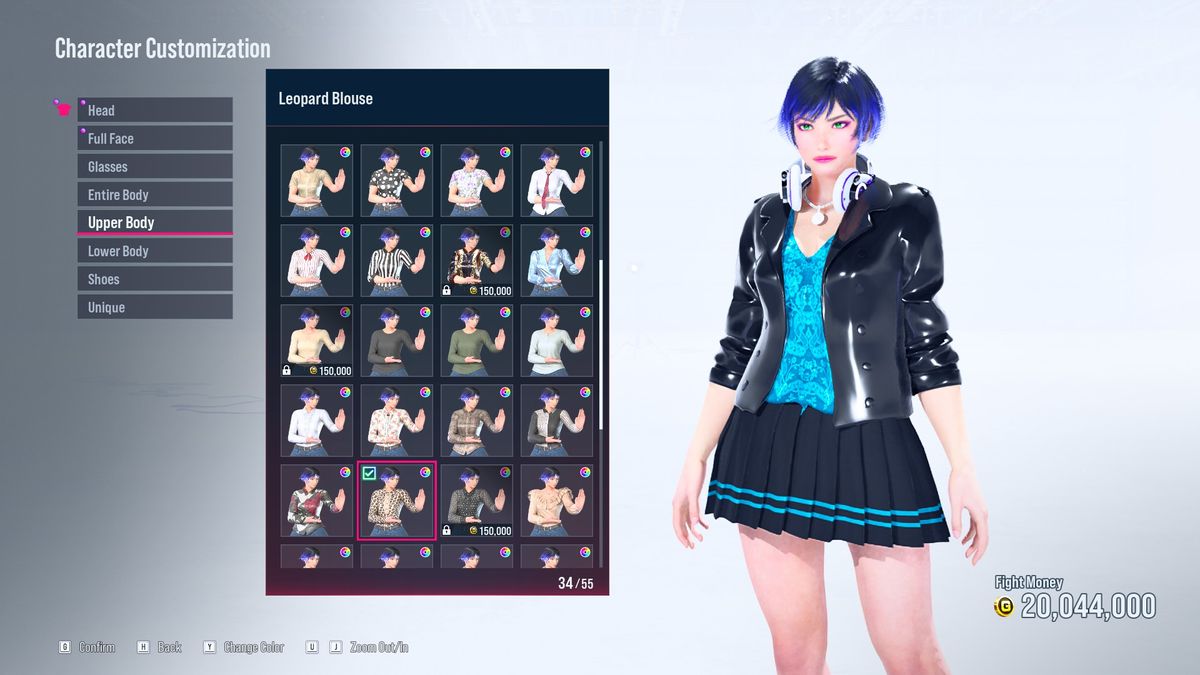The height and width of the screenshot is (675, 1200).
Task: Open the Unique items category
Action: coord(155,307)
